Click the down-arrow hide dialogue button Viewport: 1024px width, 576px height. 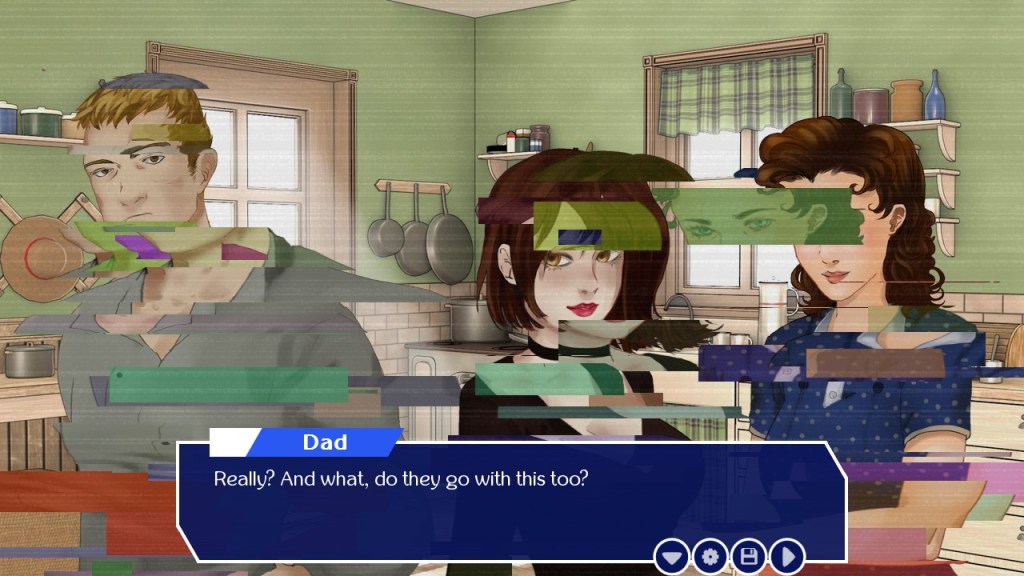click(672, 556)
